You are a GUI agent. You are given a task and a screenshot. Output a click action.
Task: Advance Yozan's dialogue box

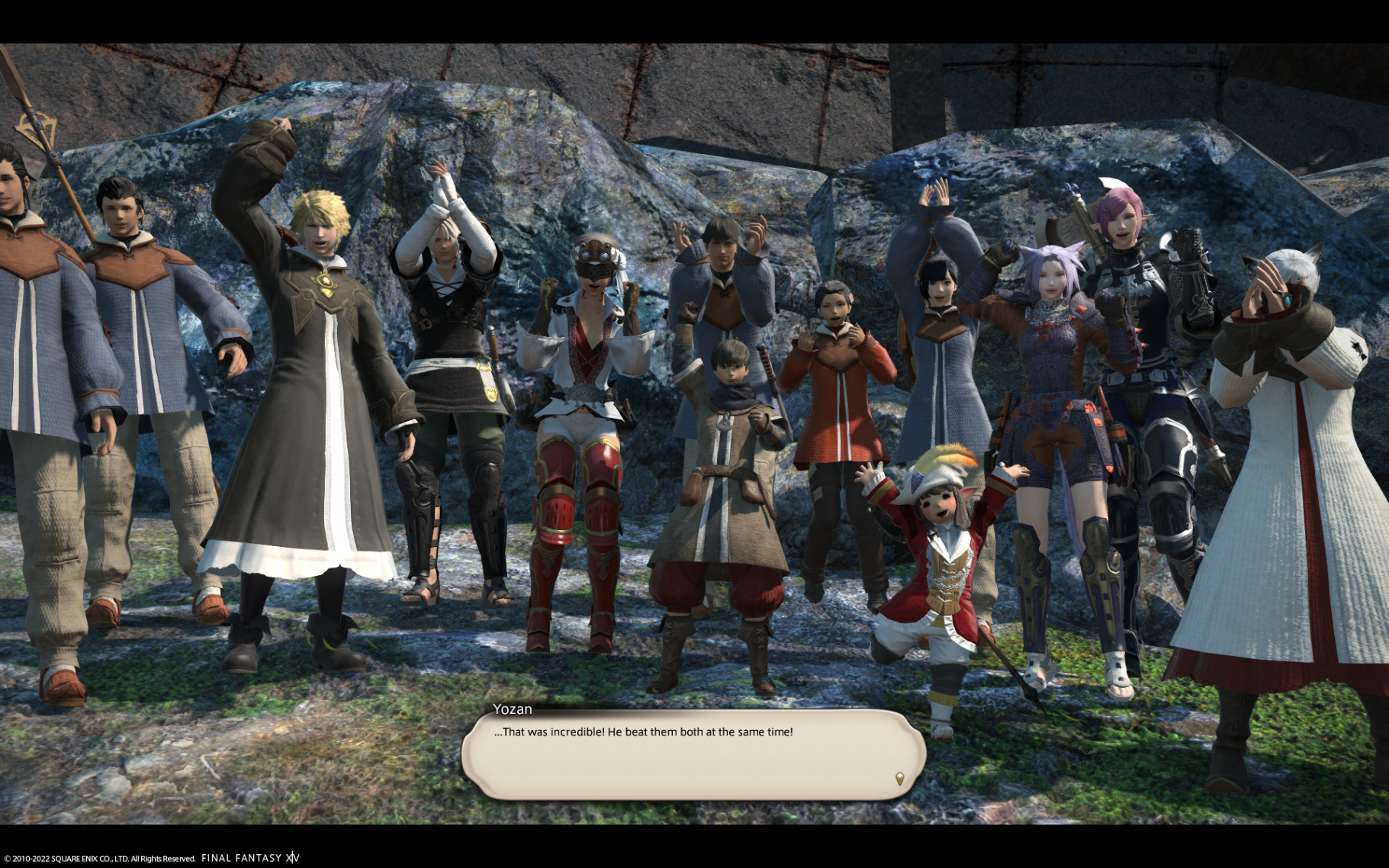click(x=693, y=755)
